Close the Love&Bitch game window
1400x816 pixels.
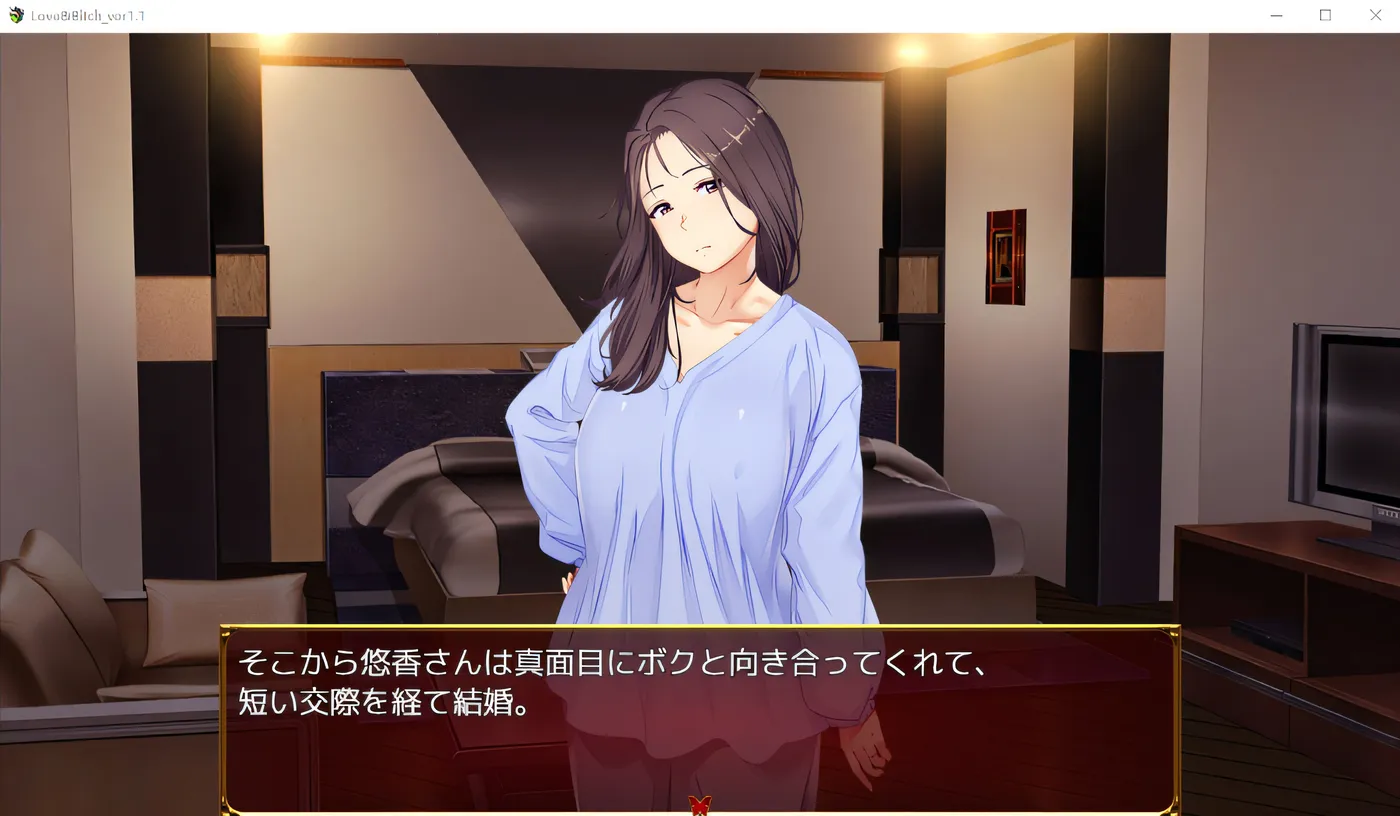click(1375, 15)
